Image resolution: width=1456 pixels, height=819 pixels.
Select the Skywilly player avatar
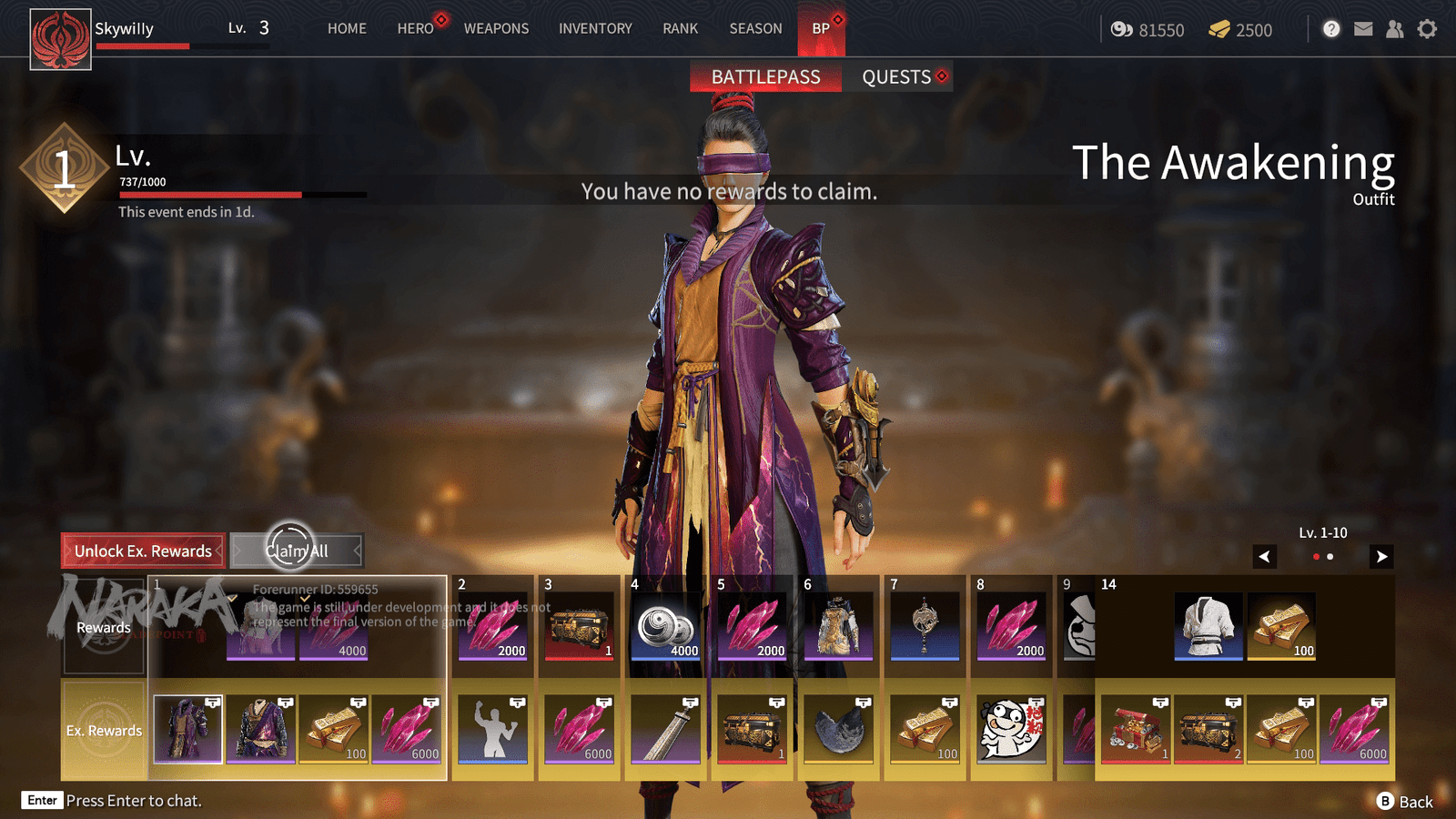click(x=60, y=39)
